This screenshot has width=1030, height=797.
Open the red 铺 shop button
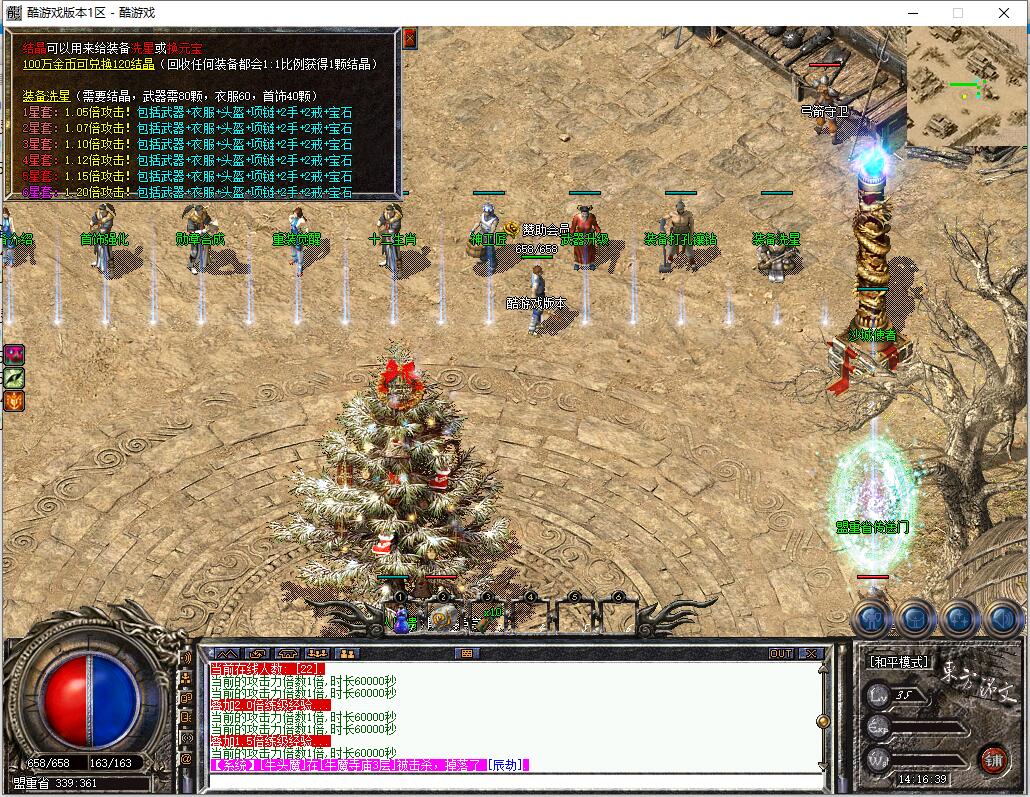993,757
